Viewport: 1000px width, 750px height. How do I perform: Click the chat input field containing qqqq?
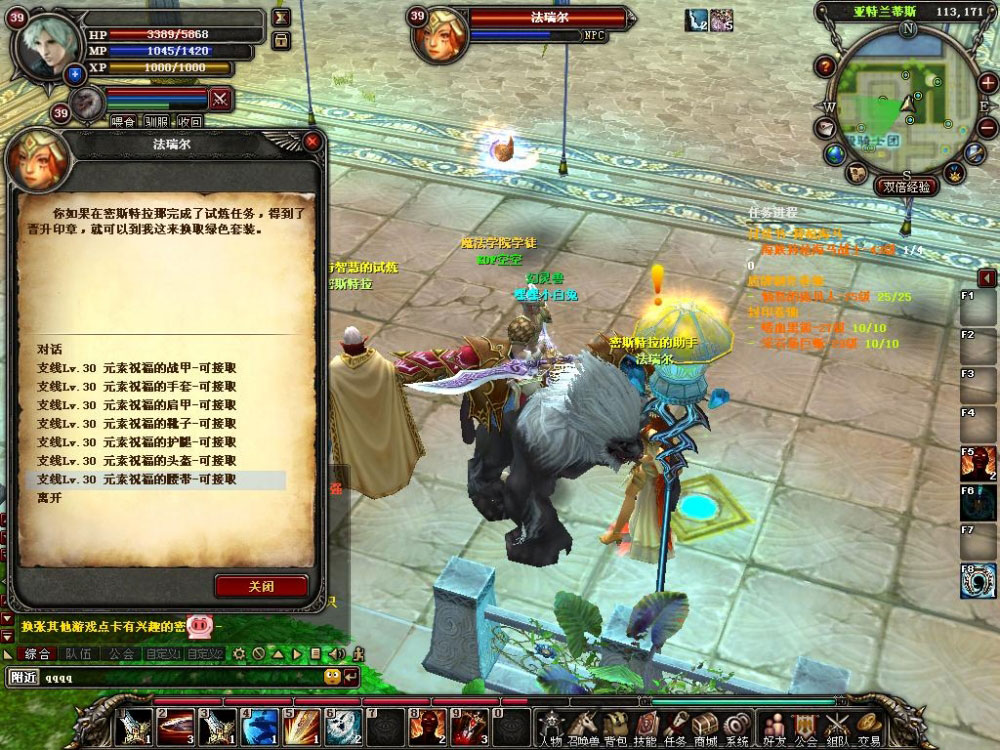180,677
